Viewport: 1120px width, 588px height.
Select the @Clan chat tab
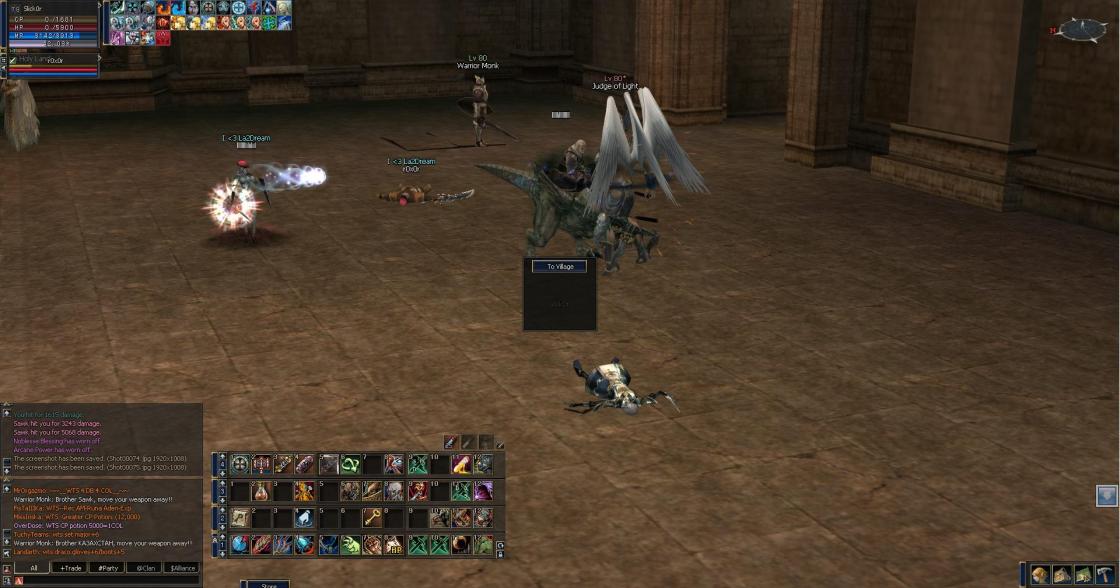(x=145, y=567)
